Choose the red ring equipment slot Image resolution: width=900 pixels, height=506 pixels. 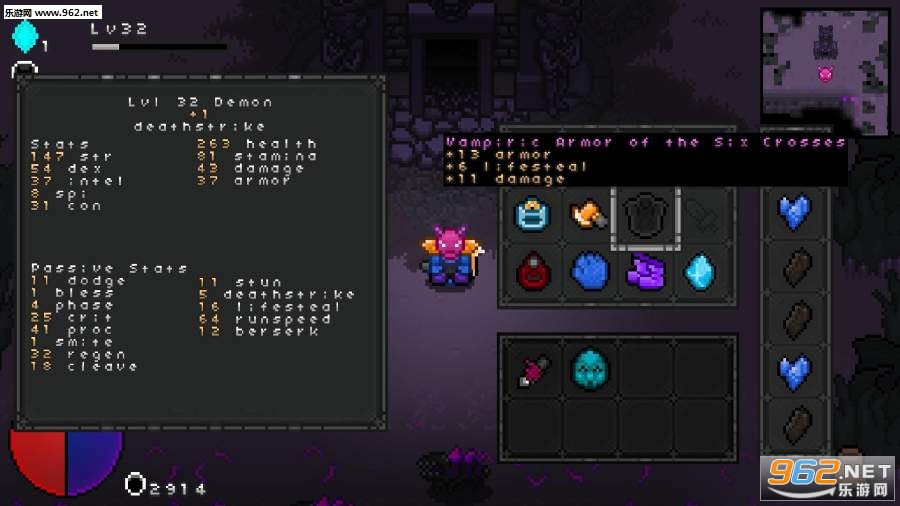pyautogui.click(x=531, y=272)
